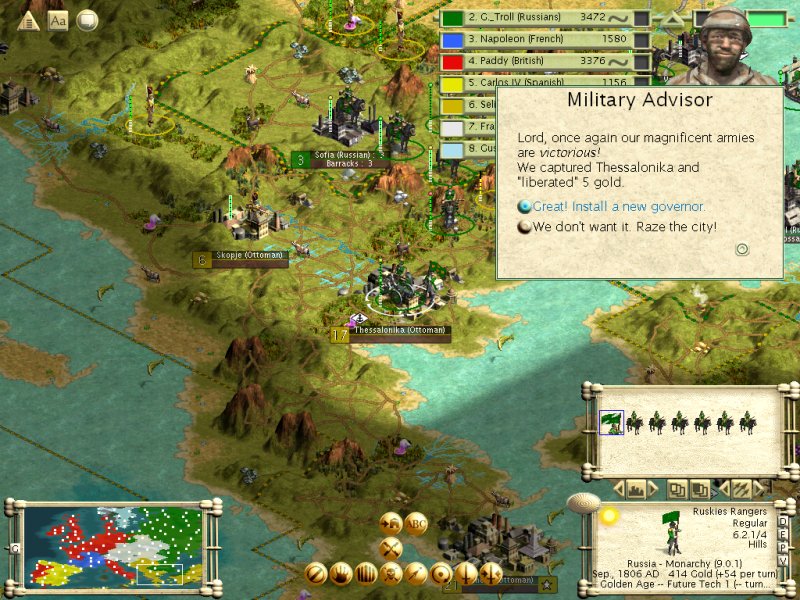Click the rename "ABC" unit action button
Screen dimensions: 800x600
coord(416,524)
